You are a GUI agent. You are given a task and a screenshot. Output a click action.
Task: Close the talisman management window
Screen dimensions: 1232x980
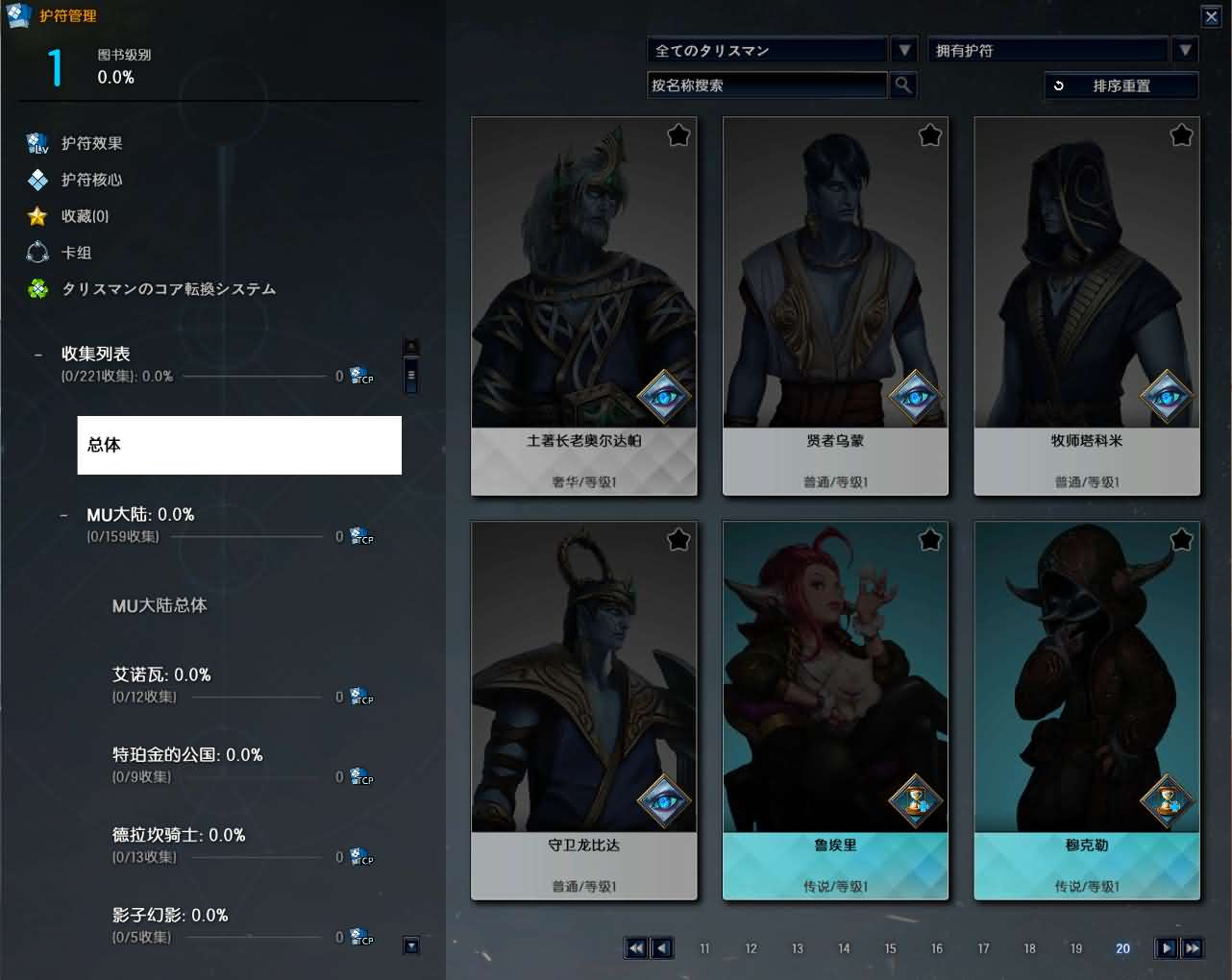(x=1211, y=16)
